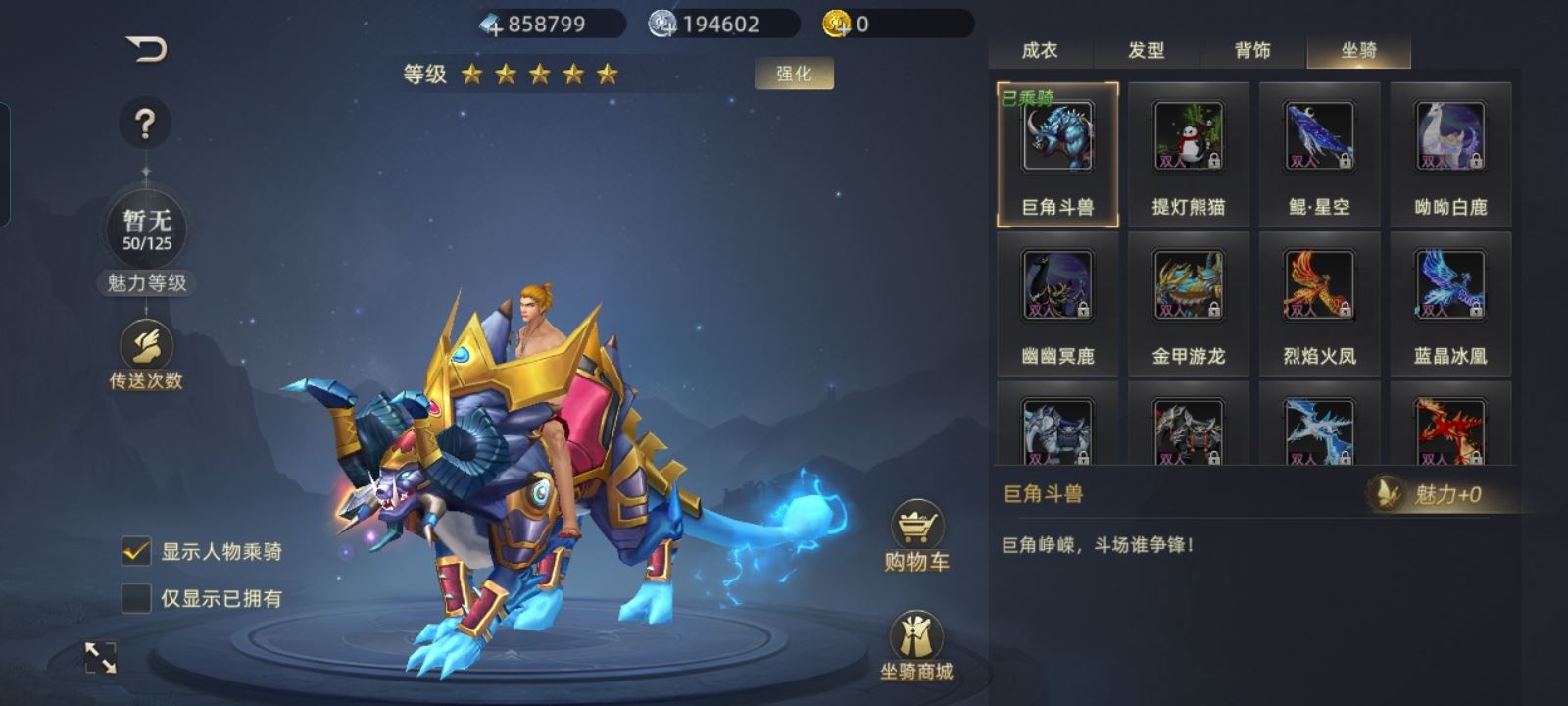Viewport: 1568px width, 706px height.
Task: Choose the 幽幽冥鹿 mount
Action: click(1057, 303)
